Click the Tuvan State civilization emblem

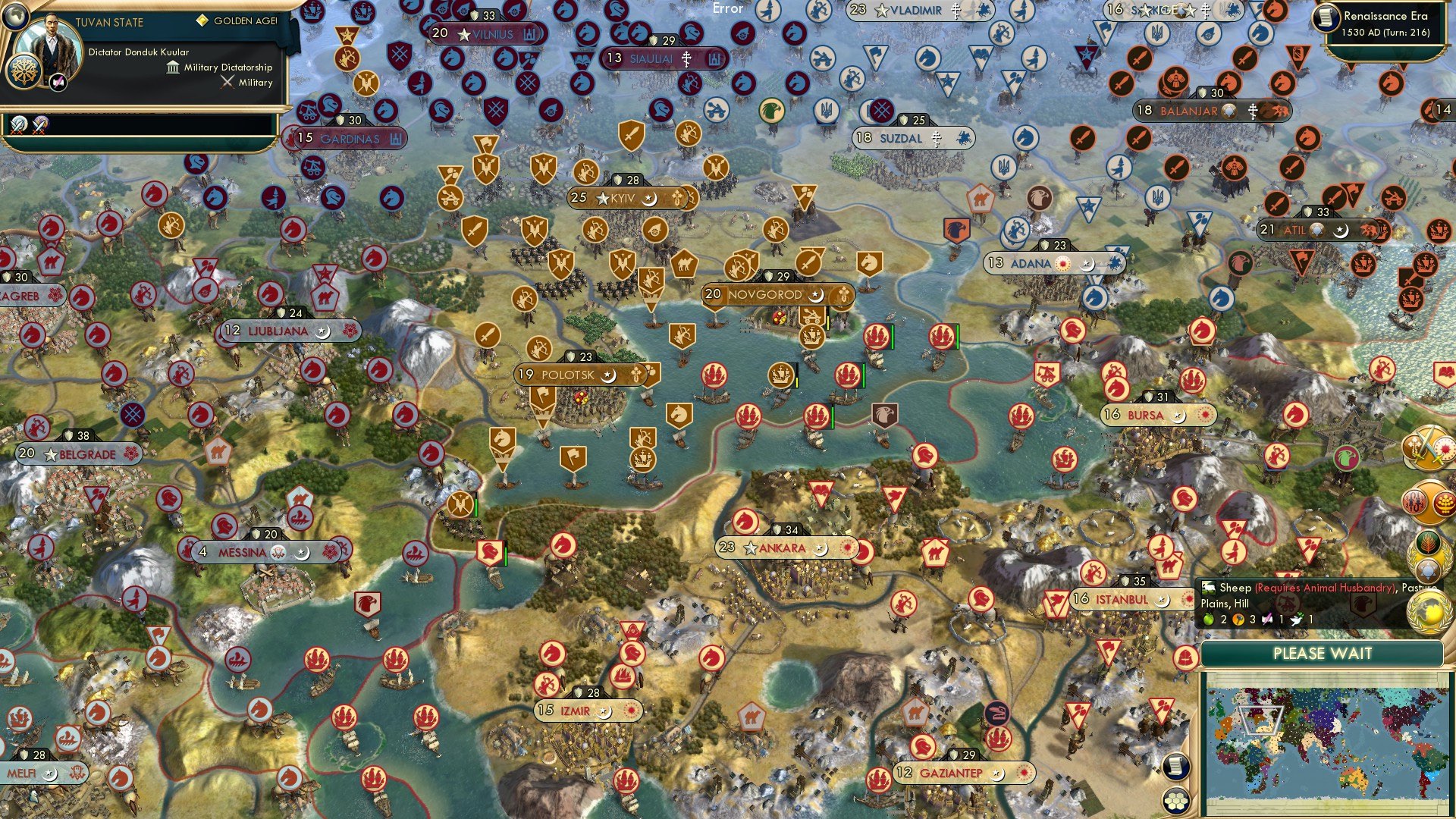tap(24, 72)
